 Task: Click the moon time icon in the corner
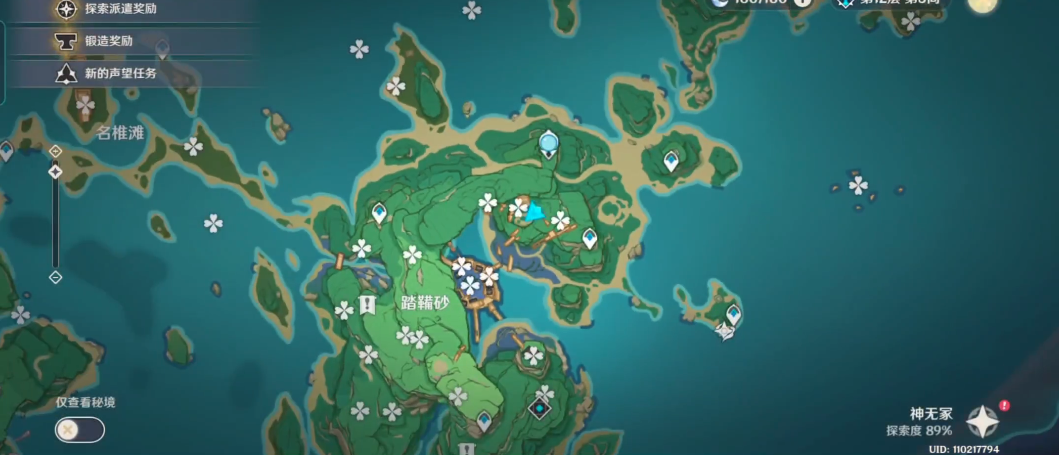(983, 3)
